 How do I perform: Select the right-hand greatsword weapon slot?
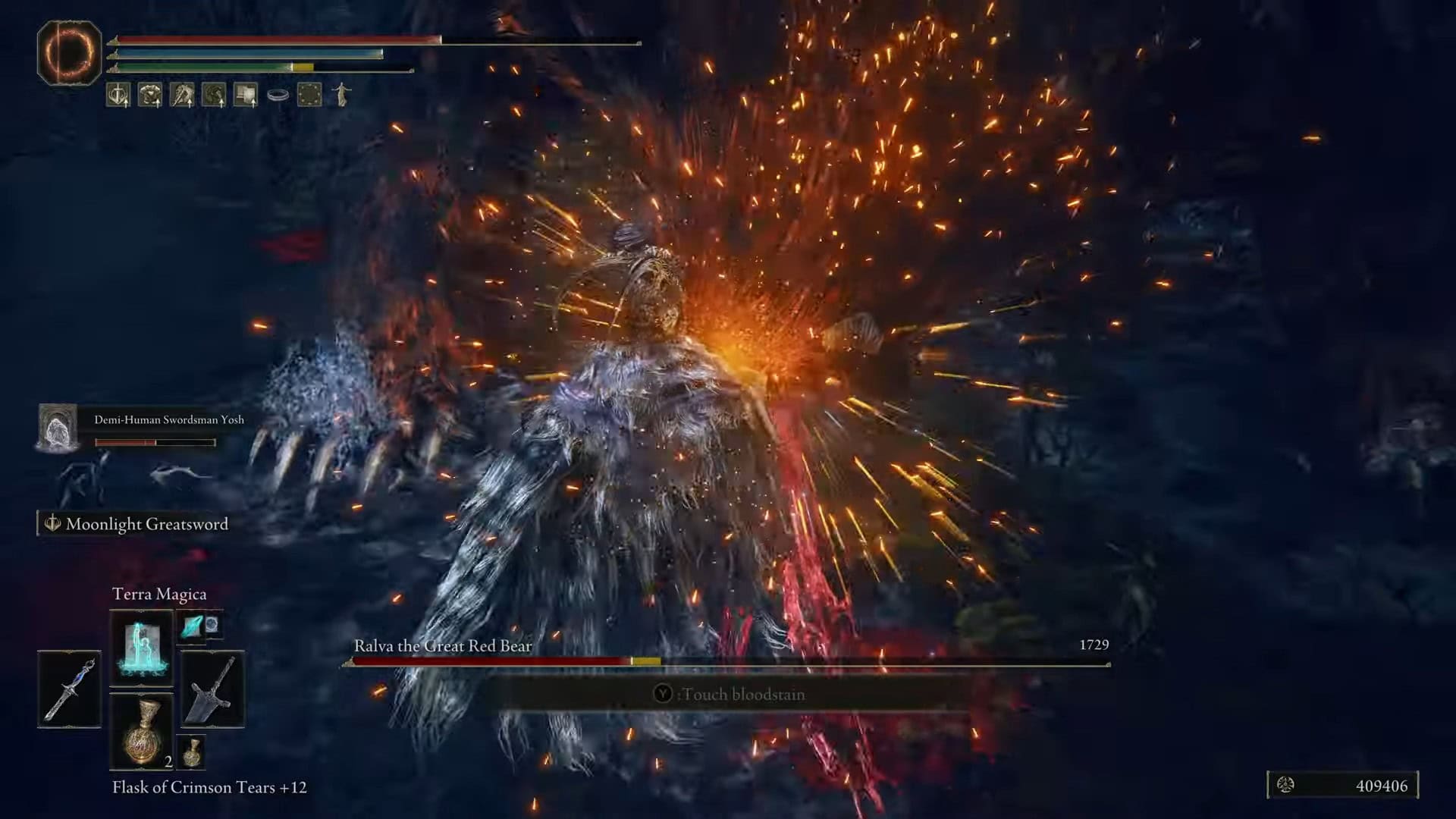[212, 689]
